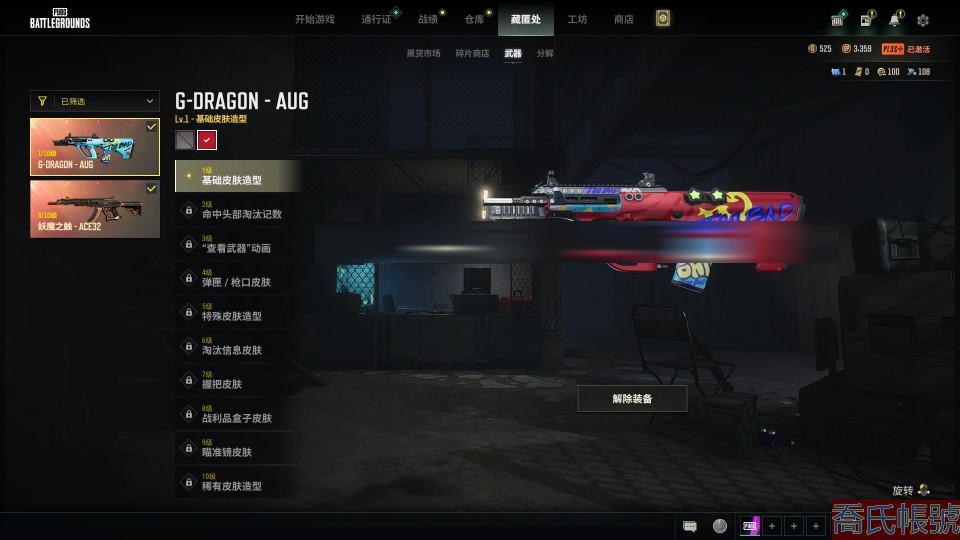Open the 工坊 workshop tab

tap(577, 19)
